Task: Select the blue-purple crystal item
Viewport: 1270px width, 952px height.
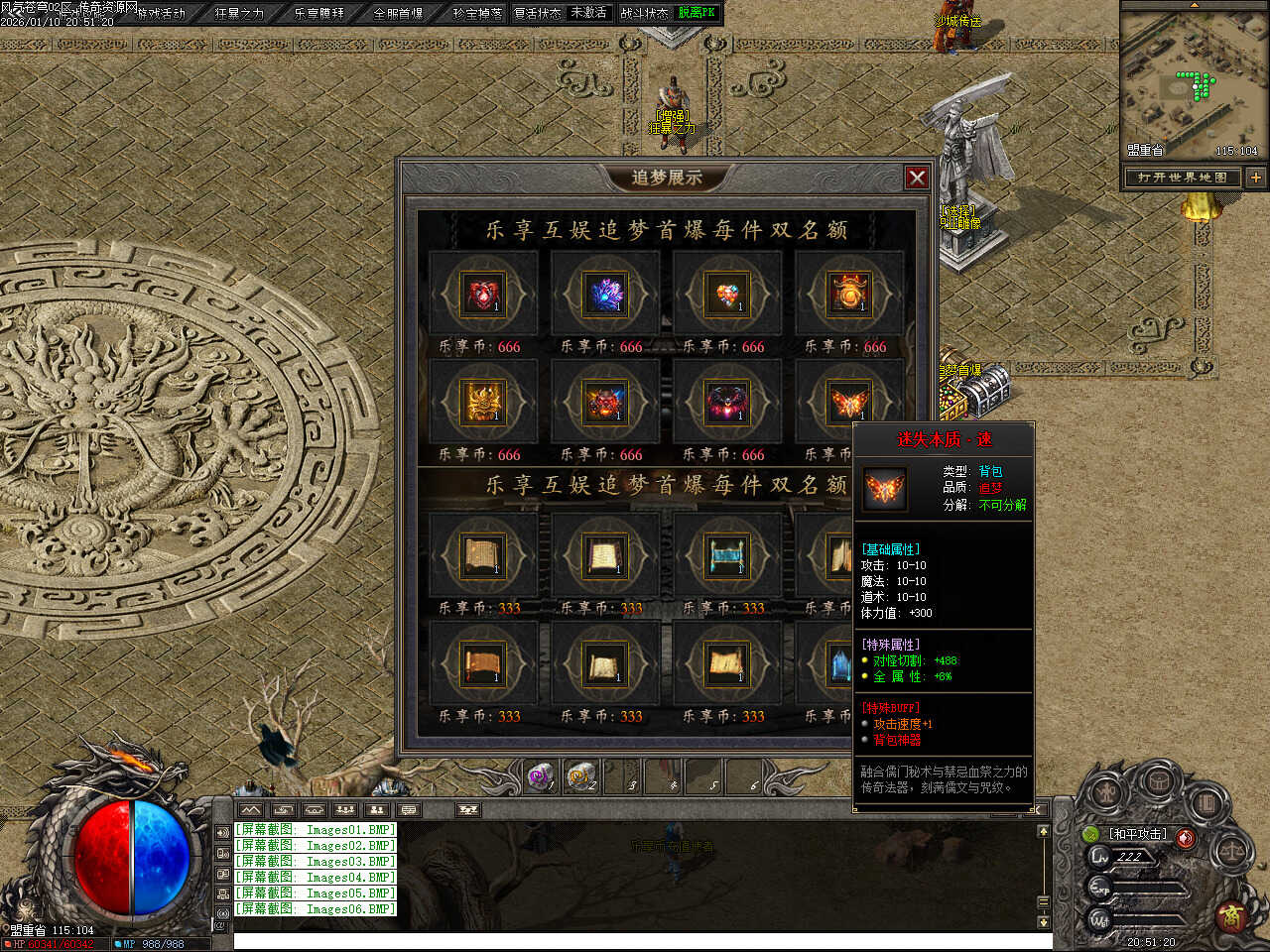Action: pyautogui.click(x=605, y=295)
